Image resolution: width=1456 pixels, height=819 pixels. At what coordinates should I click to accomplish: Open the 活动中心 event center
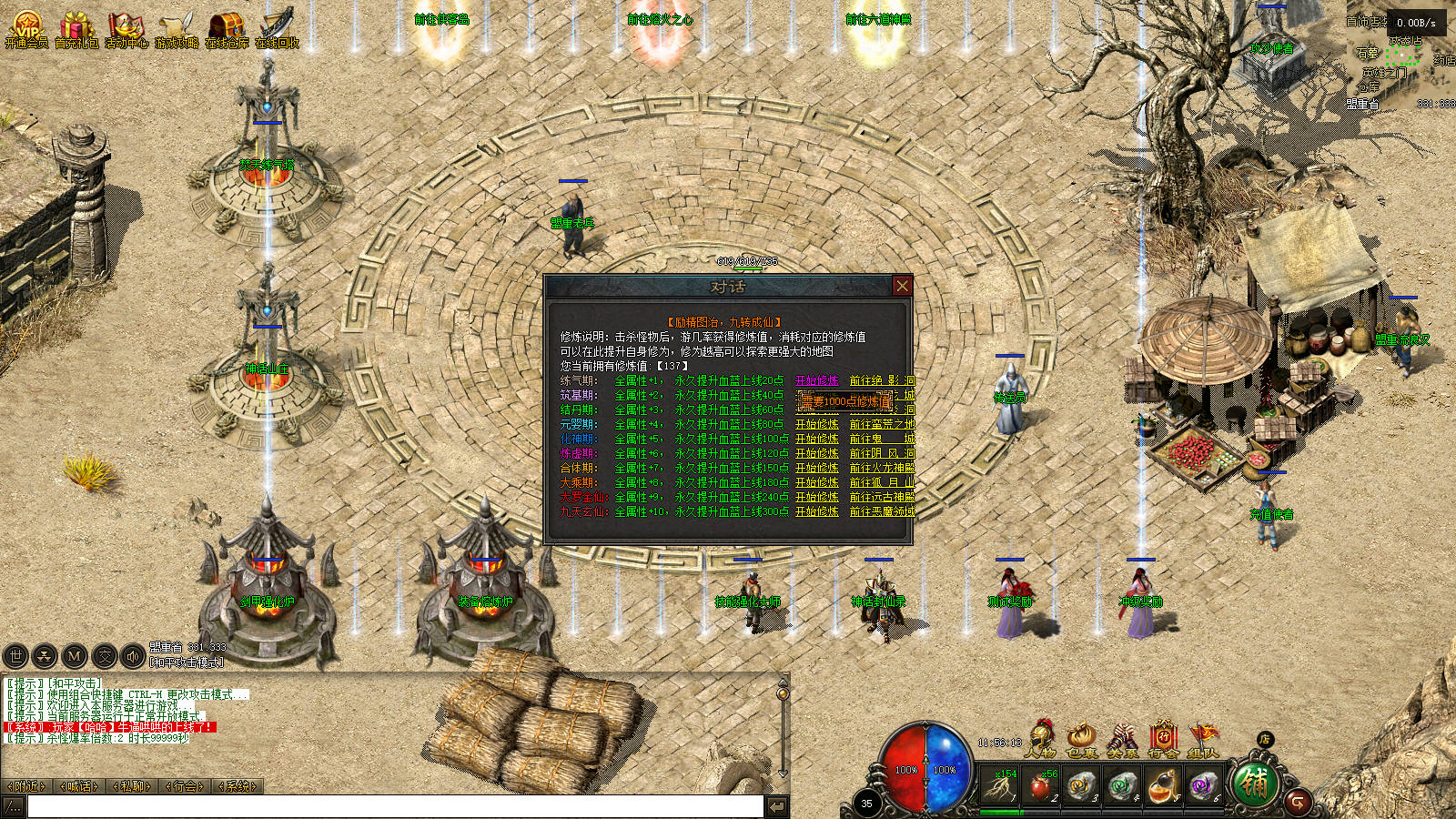click(126, 28)
